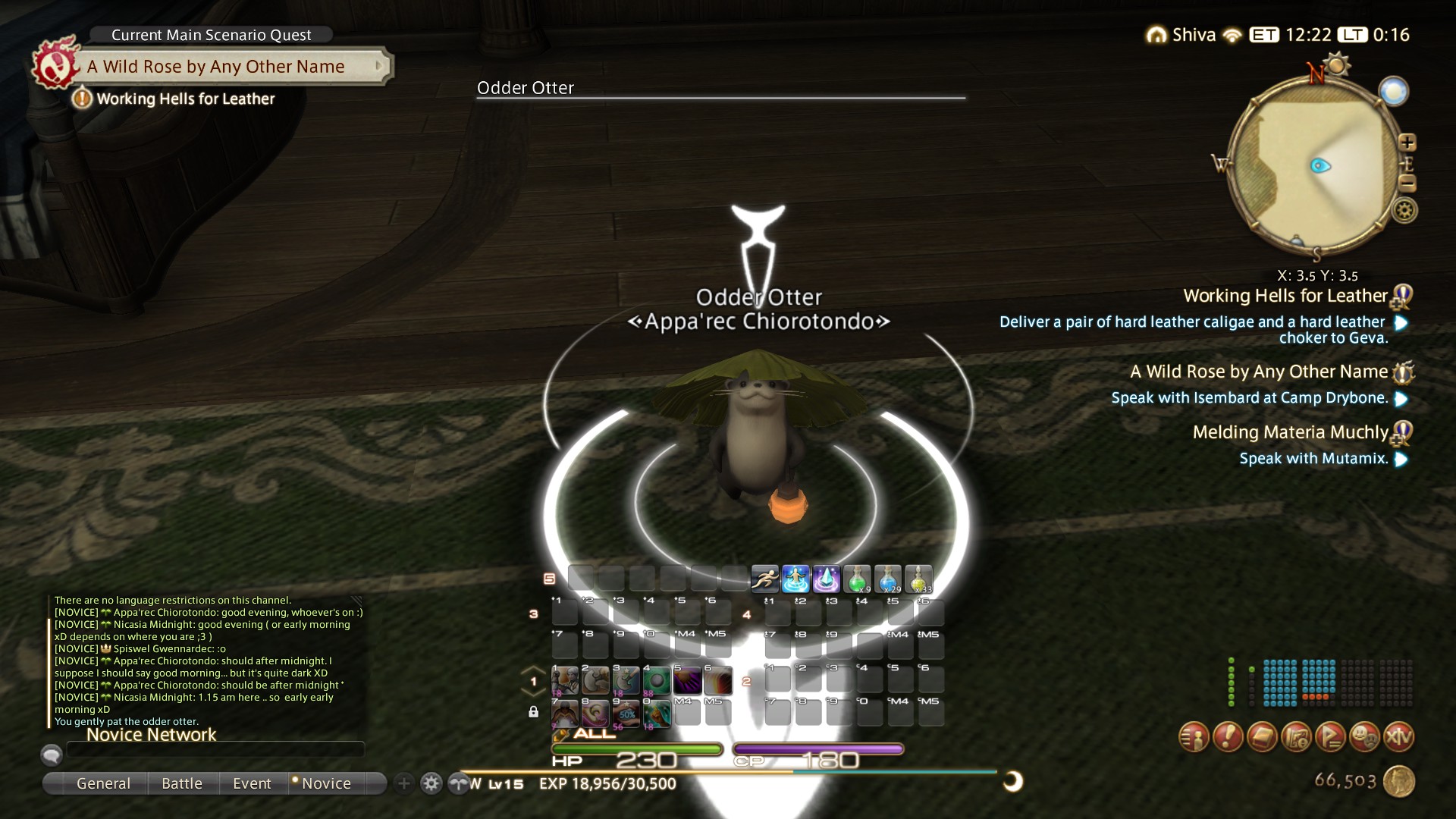Open the blue arrow next to Speak with Mutamix
The width and height of the screenshot is (1456, 819).
1400,459
